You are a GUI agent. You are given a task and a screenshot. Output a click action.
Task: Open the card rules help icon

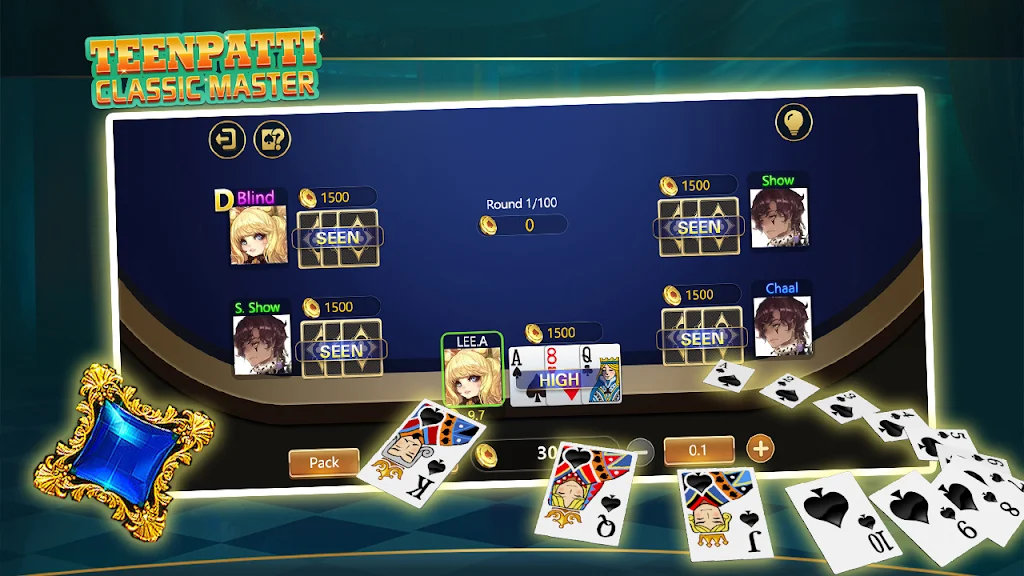pyautogui.click(x=271, y=139)
